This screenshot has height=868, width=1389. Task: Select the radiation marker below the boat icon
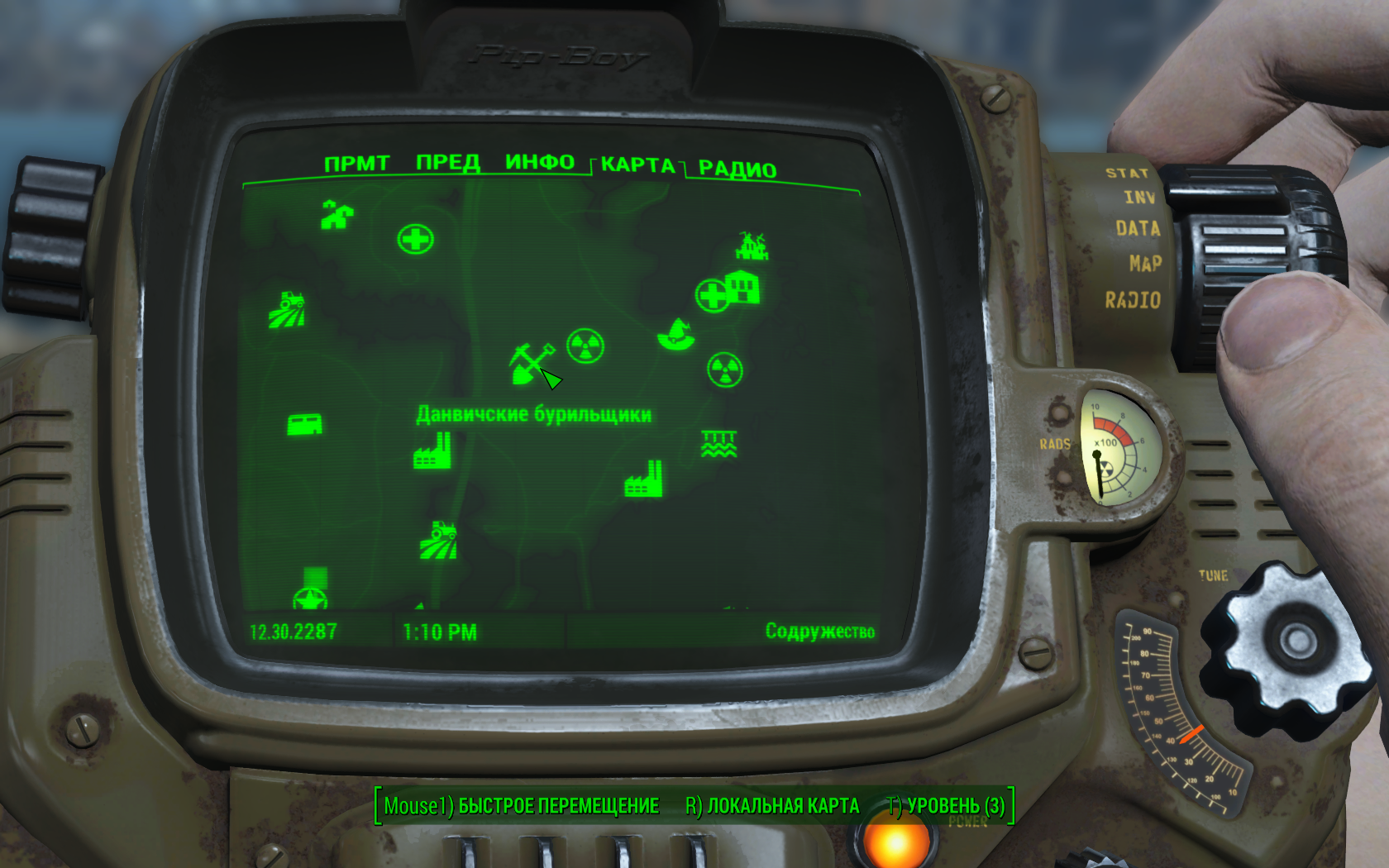coord(725,370)
